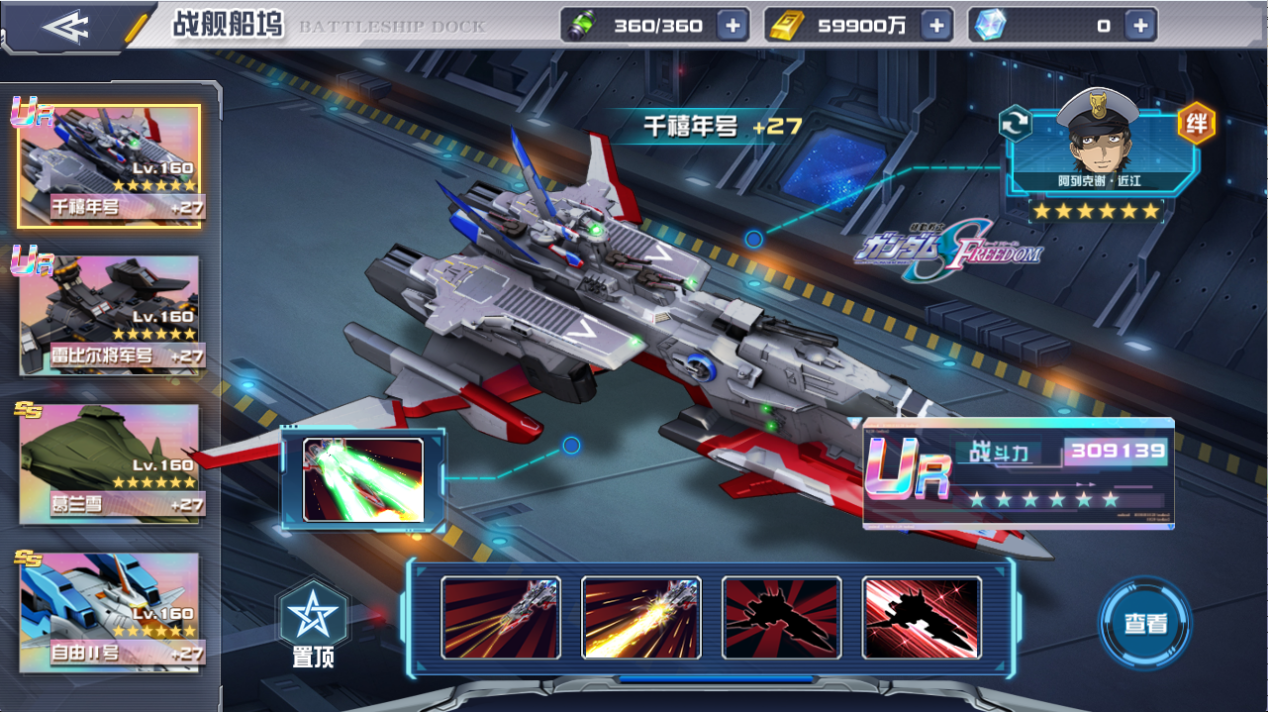Click the 查看 view button
1268x712 pixels.
(x=1145, y=623)
